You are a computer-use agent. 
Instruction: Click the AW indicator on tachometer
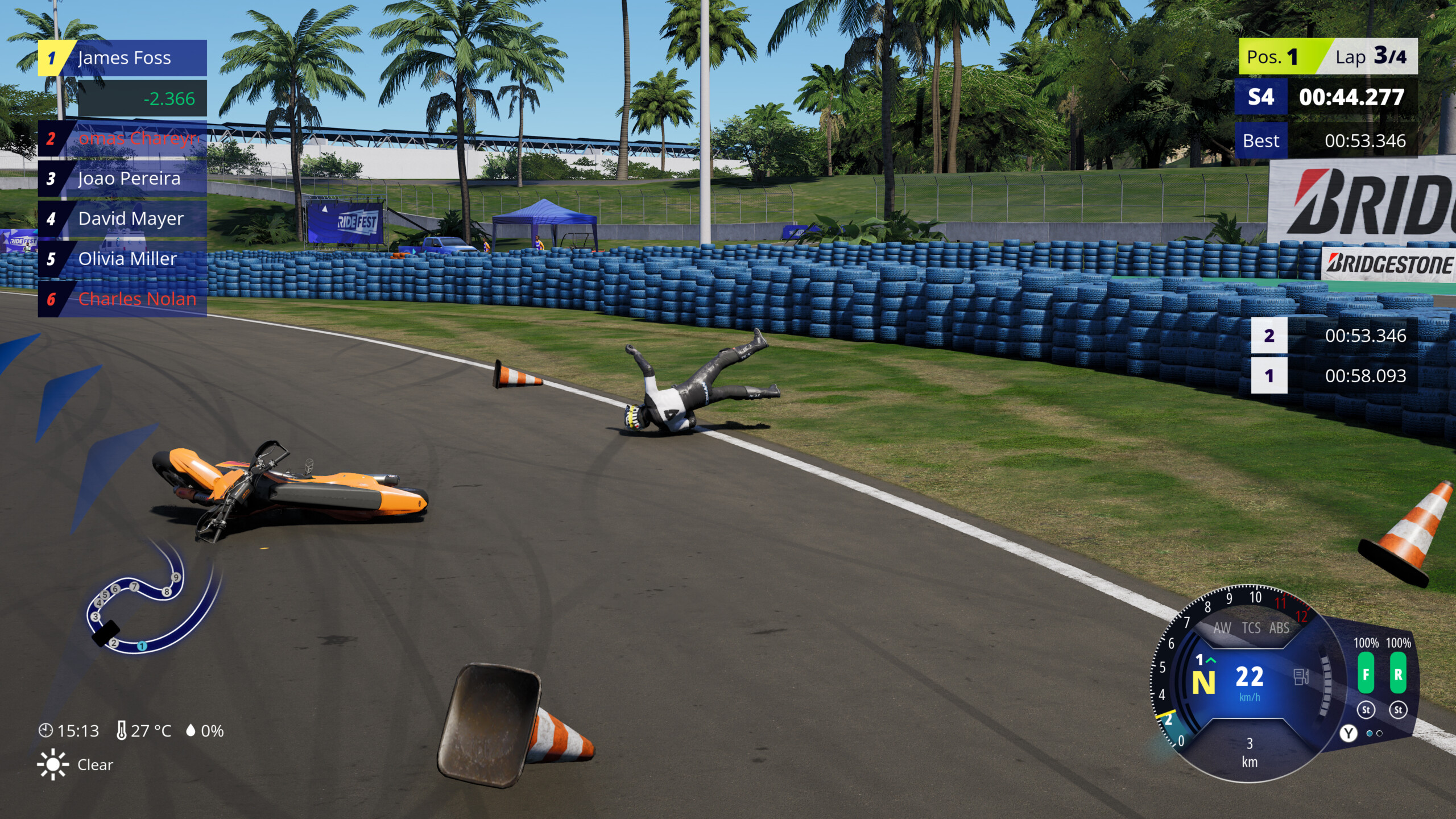[1222, 628]
